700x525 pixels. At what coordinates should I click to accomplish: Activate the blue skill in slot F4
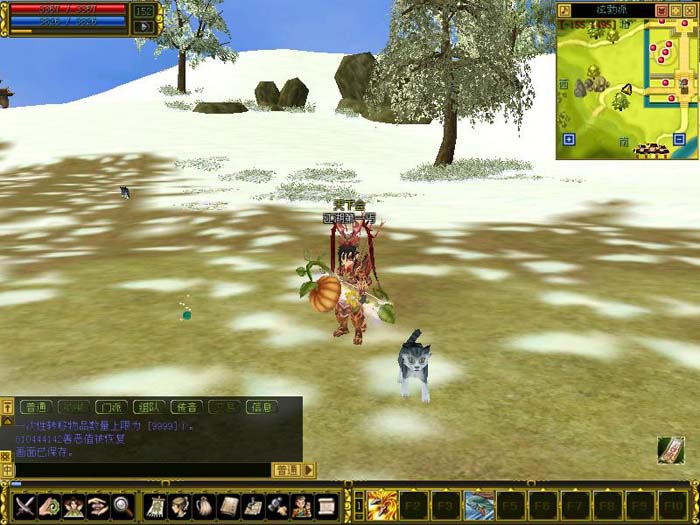[479, 505]
